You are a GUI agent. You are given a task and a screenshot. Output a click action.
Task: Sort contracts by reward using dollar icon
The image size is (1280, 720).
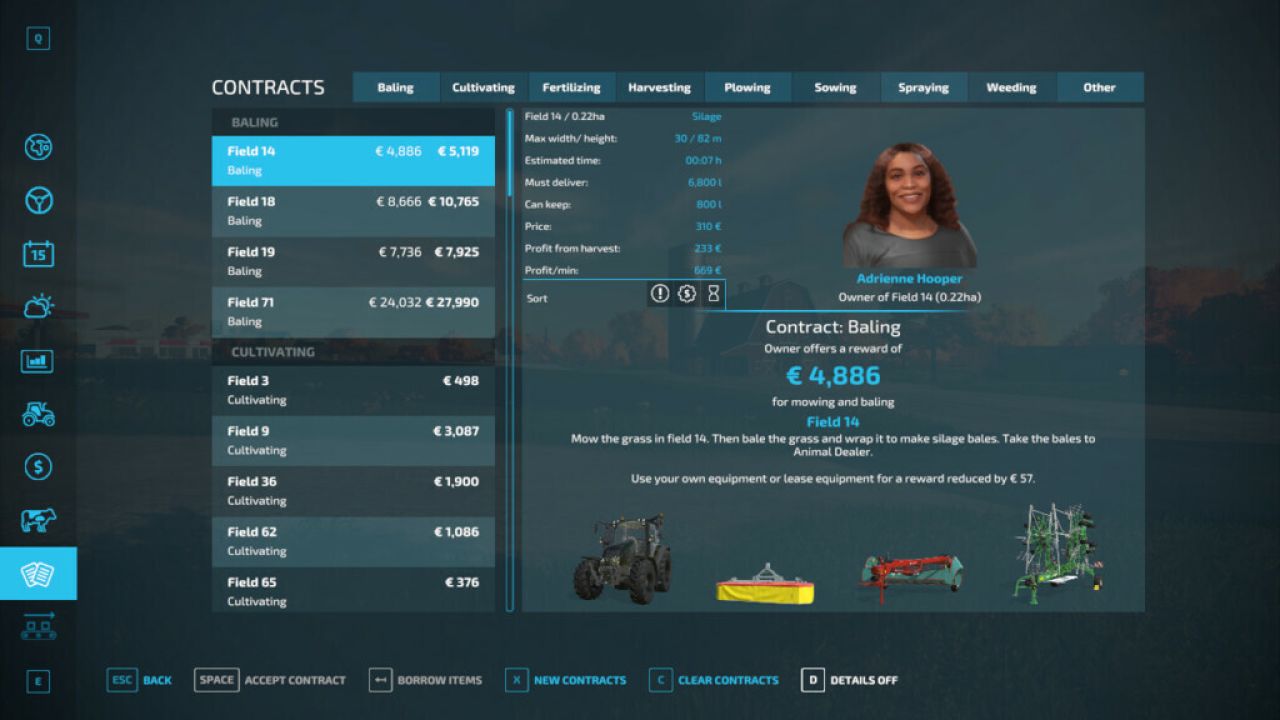click(686, 294)
